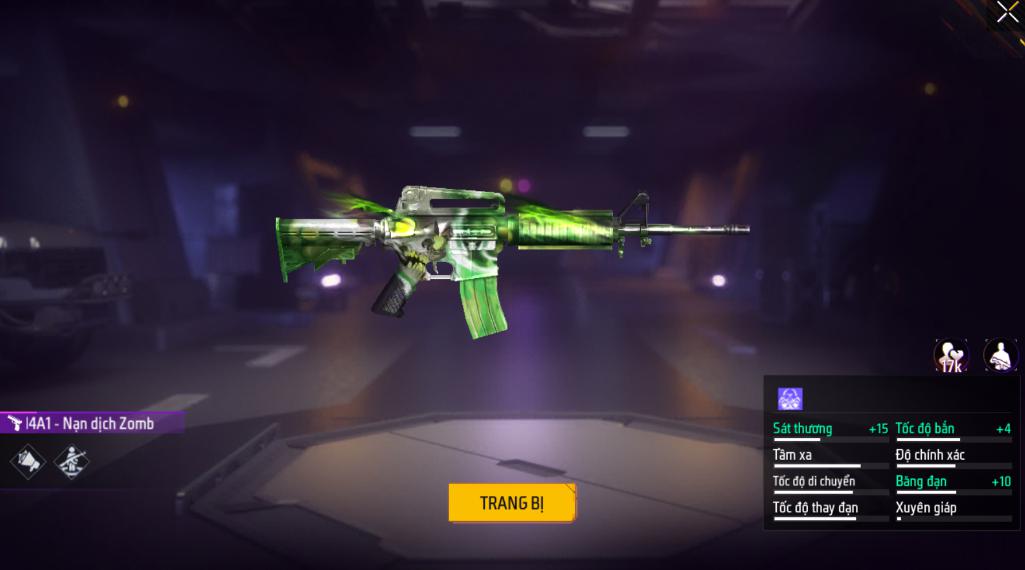The height and width of the screenshot is (570, 1025).
Task: Equip the weapon with the TRANG BỊ button
Action: click(x=512, y=503)
